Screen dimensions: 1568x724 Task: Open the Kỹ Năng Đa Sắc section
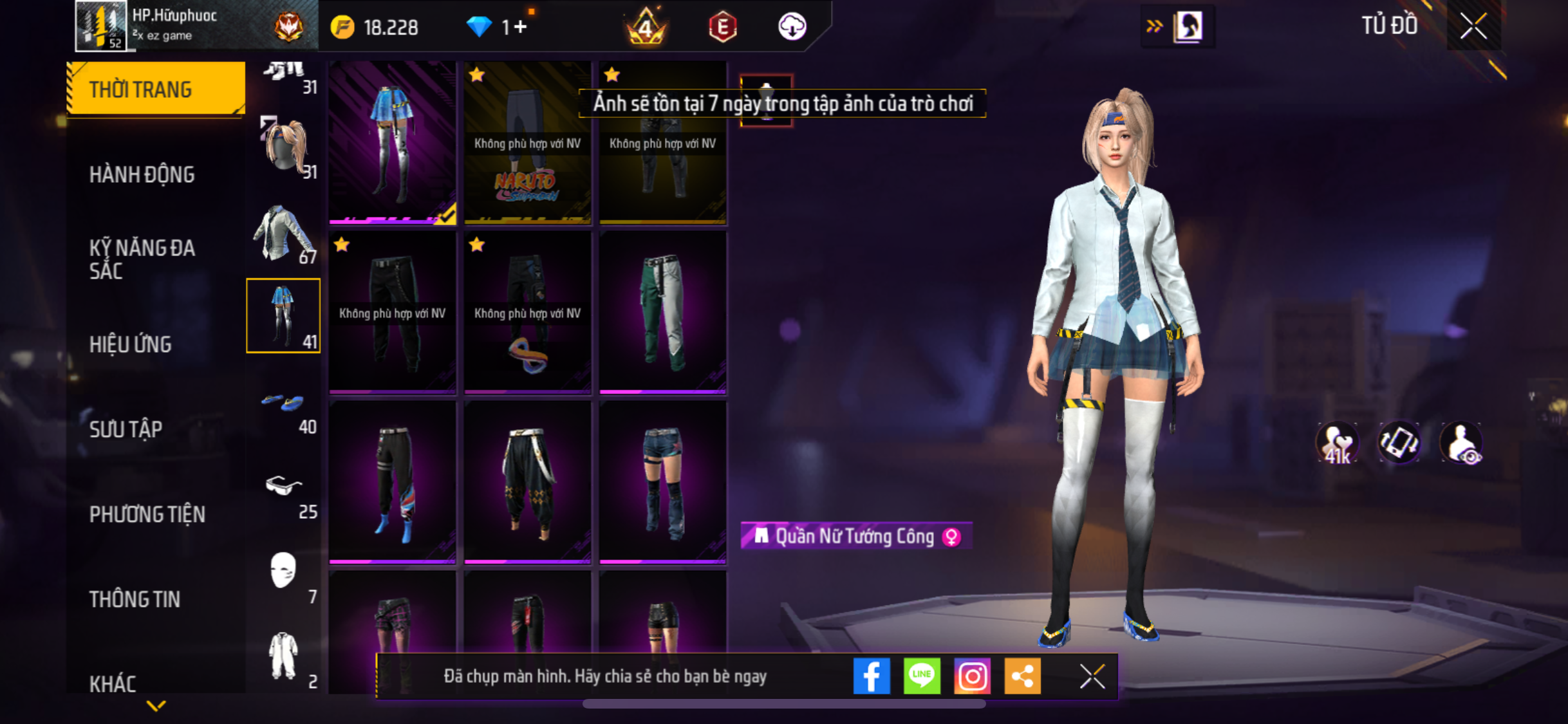coord(142,259)
